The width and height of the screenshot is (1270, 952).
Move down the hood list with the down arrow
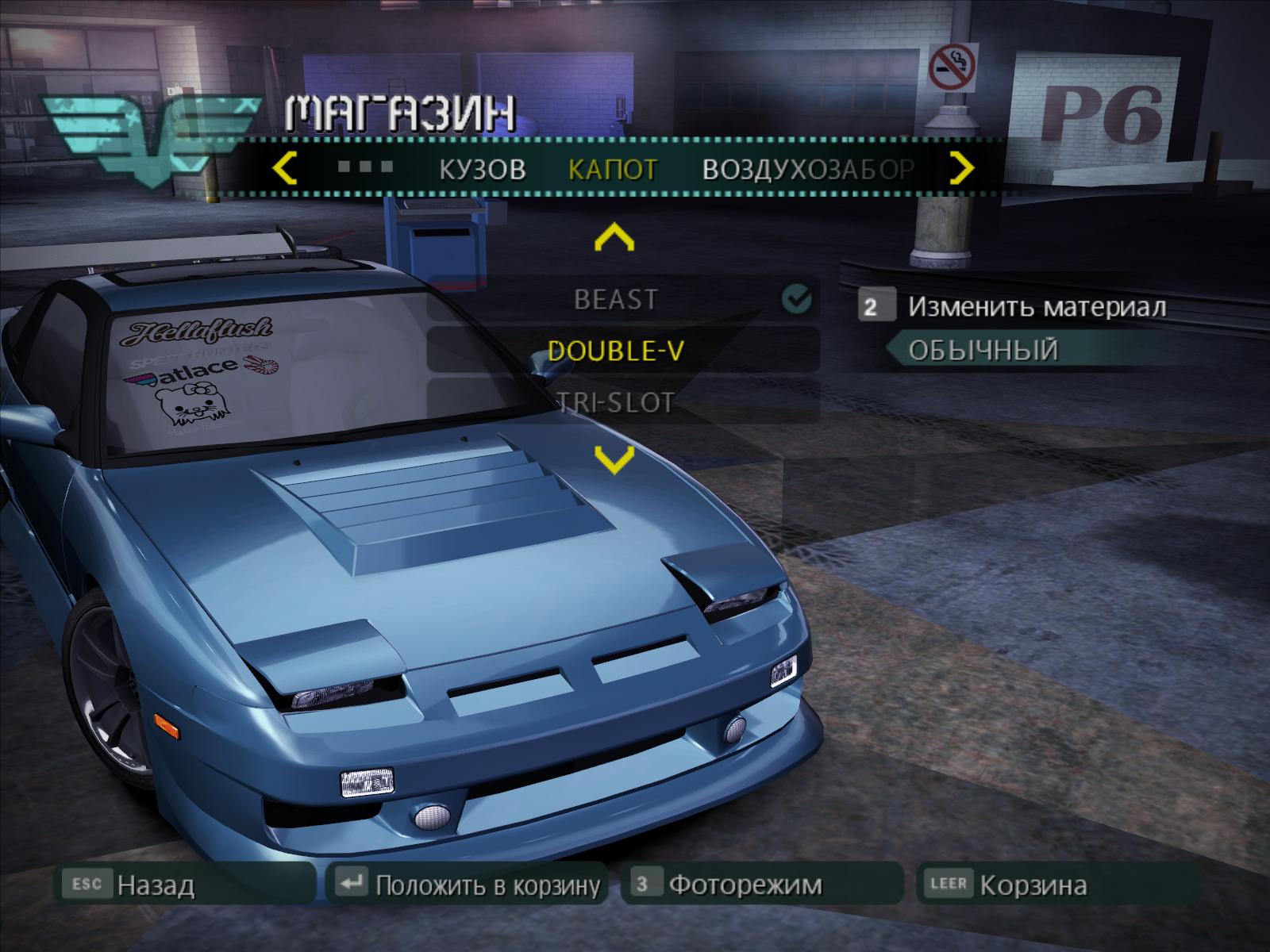pyautogui.click(x=614, y=458)
